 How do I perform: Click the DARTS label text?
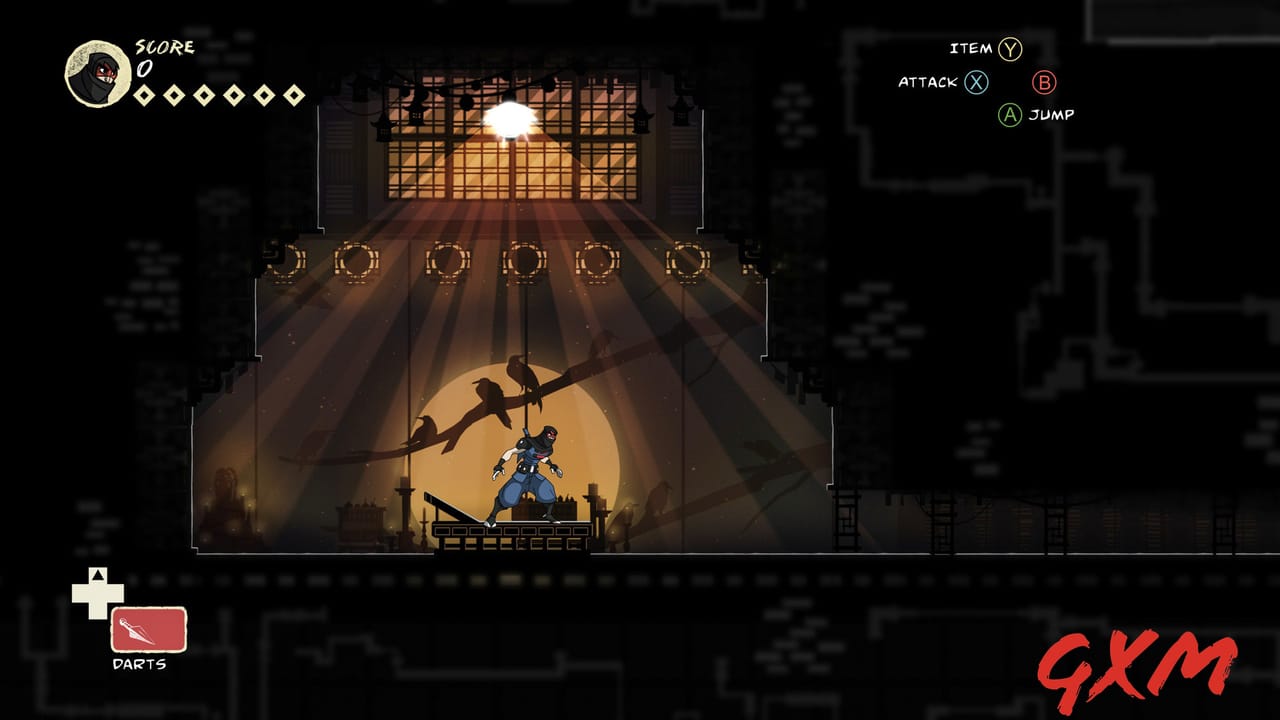tap(140, 661)
